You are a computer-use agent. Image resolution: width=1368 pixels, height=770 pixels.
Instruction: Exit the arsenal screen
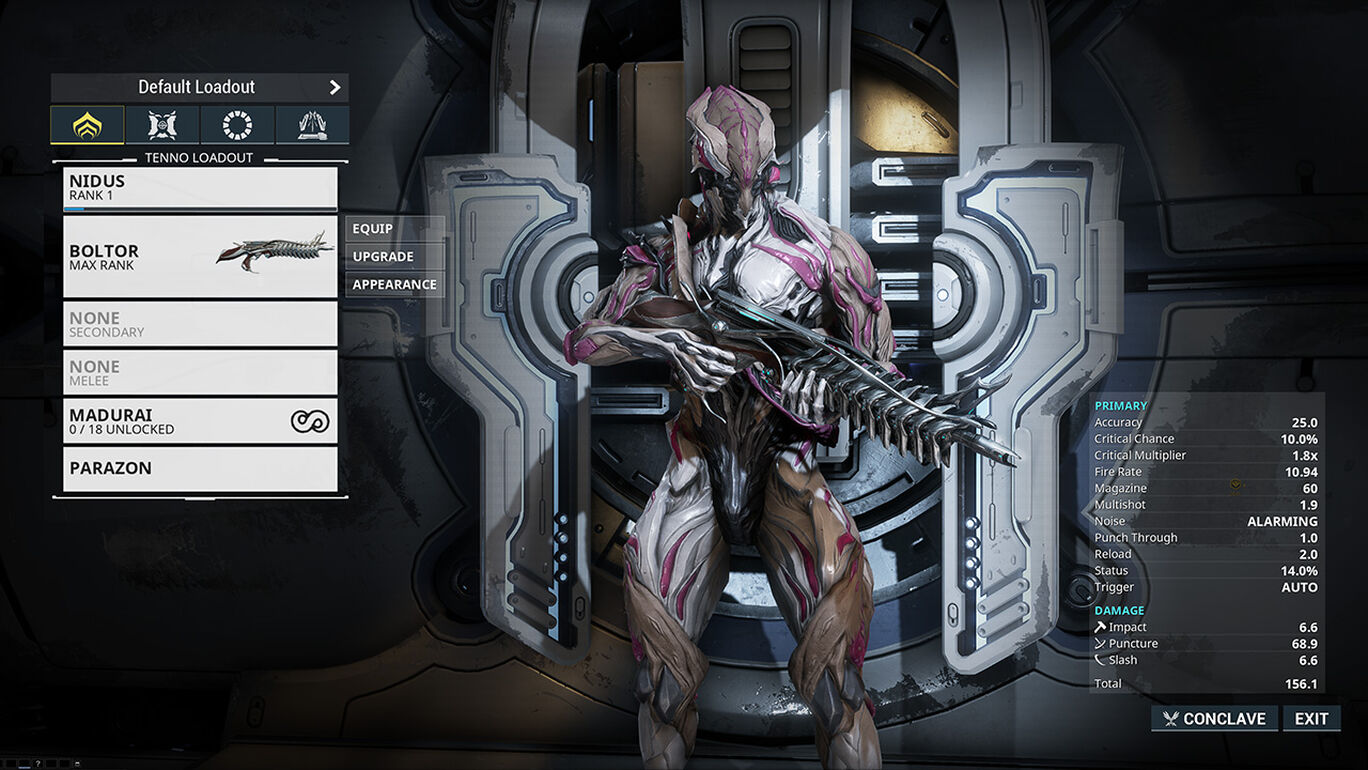coord(1311,719)
